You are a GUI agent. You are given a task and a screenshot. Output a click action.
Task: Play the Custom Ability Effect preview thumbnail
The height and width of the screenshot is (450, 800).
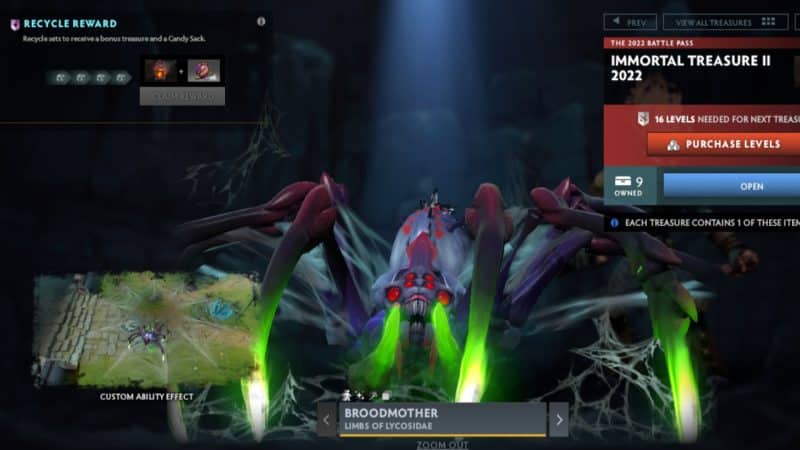tap(146, 331)
